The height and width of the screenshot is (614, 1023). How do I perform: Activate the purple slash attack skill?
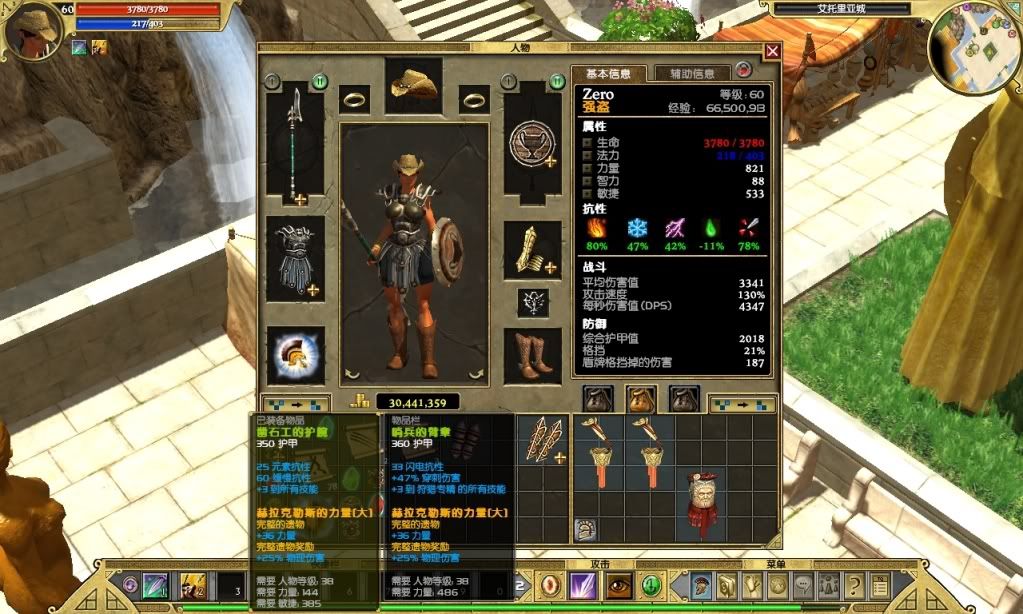tap(583, 586)
